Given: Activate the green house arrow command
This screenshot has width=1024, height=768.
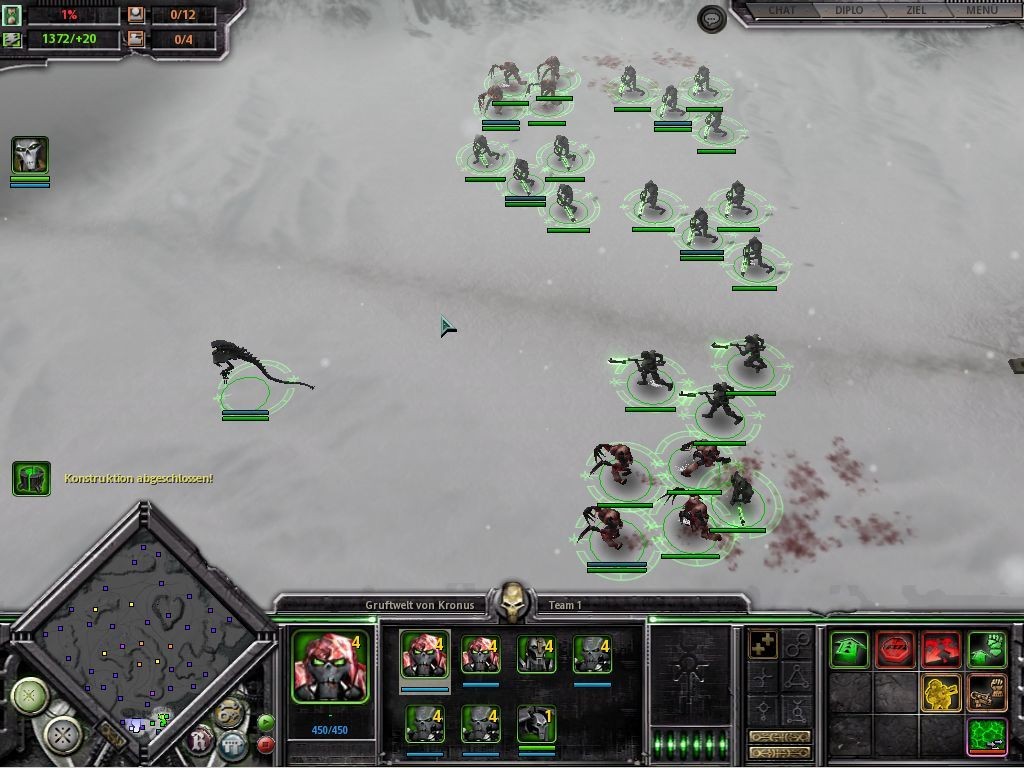Looking at the screenshot, I should 849,650.
